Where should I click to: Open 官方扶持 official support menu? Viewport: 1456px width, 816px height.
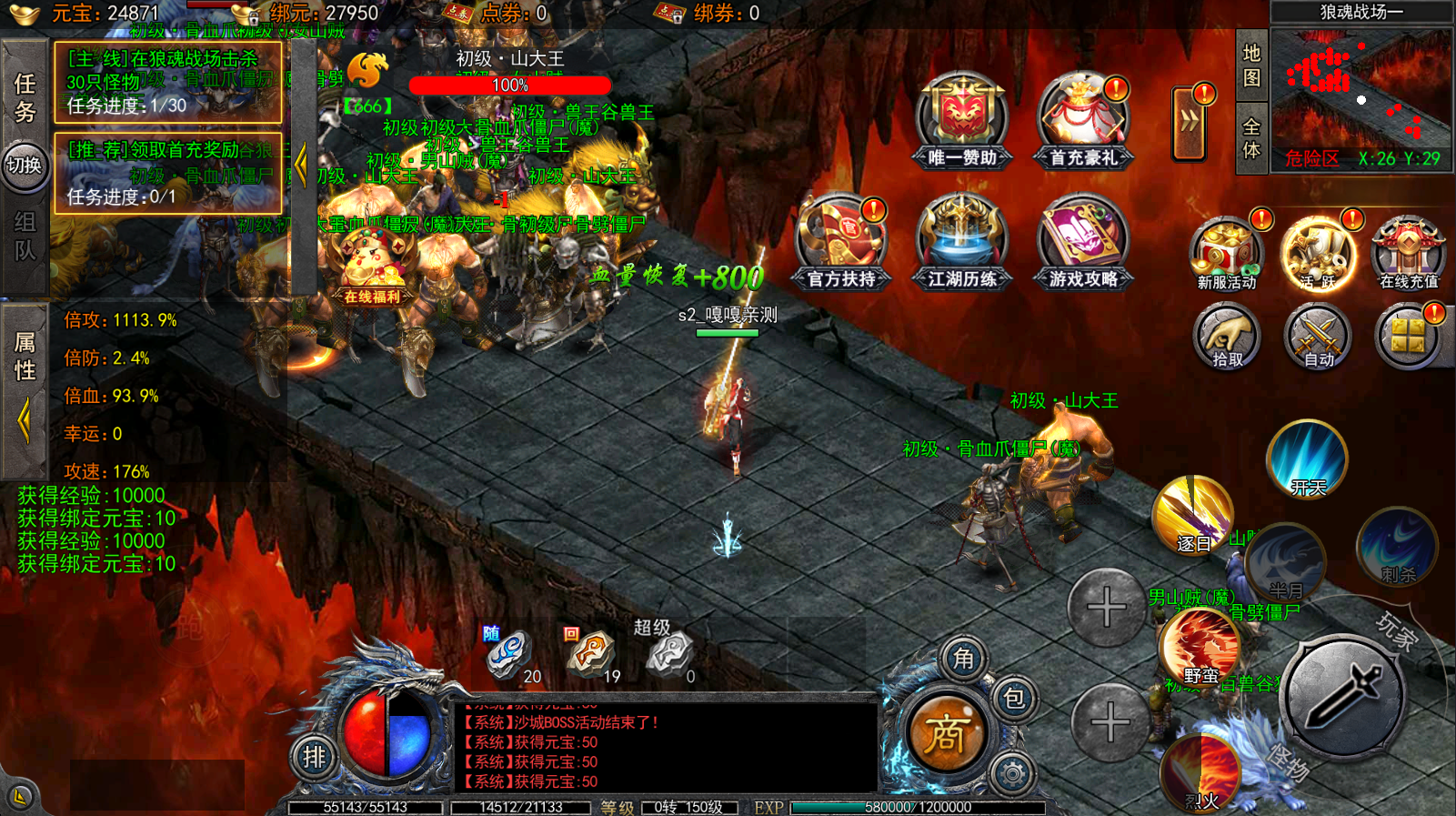tap(841, 242)
